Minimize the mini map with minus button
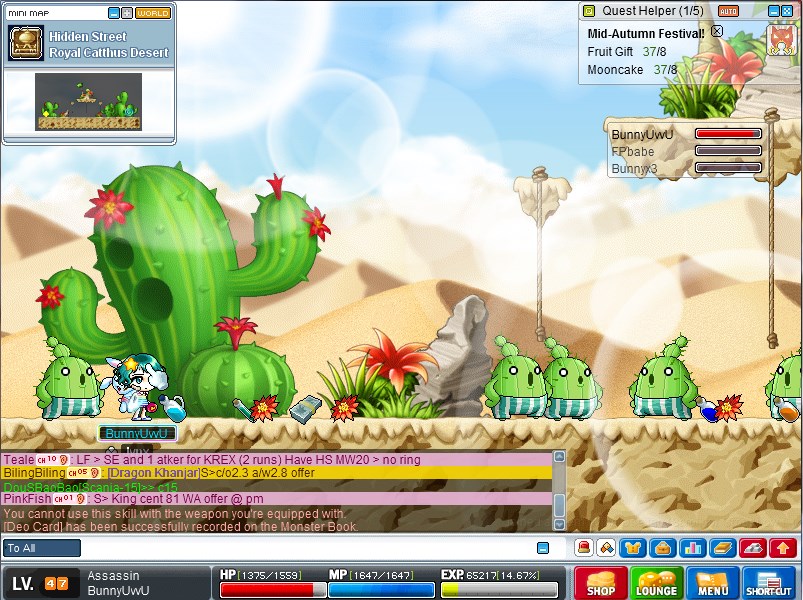 coord(112,13)
